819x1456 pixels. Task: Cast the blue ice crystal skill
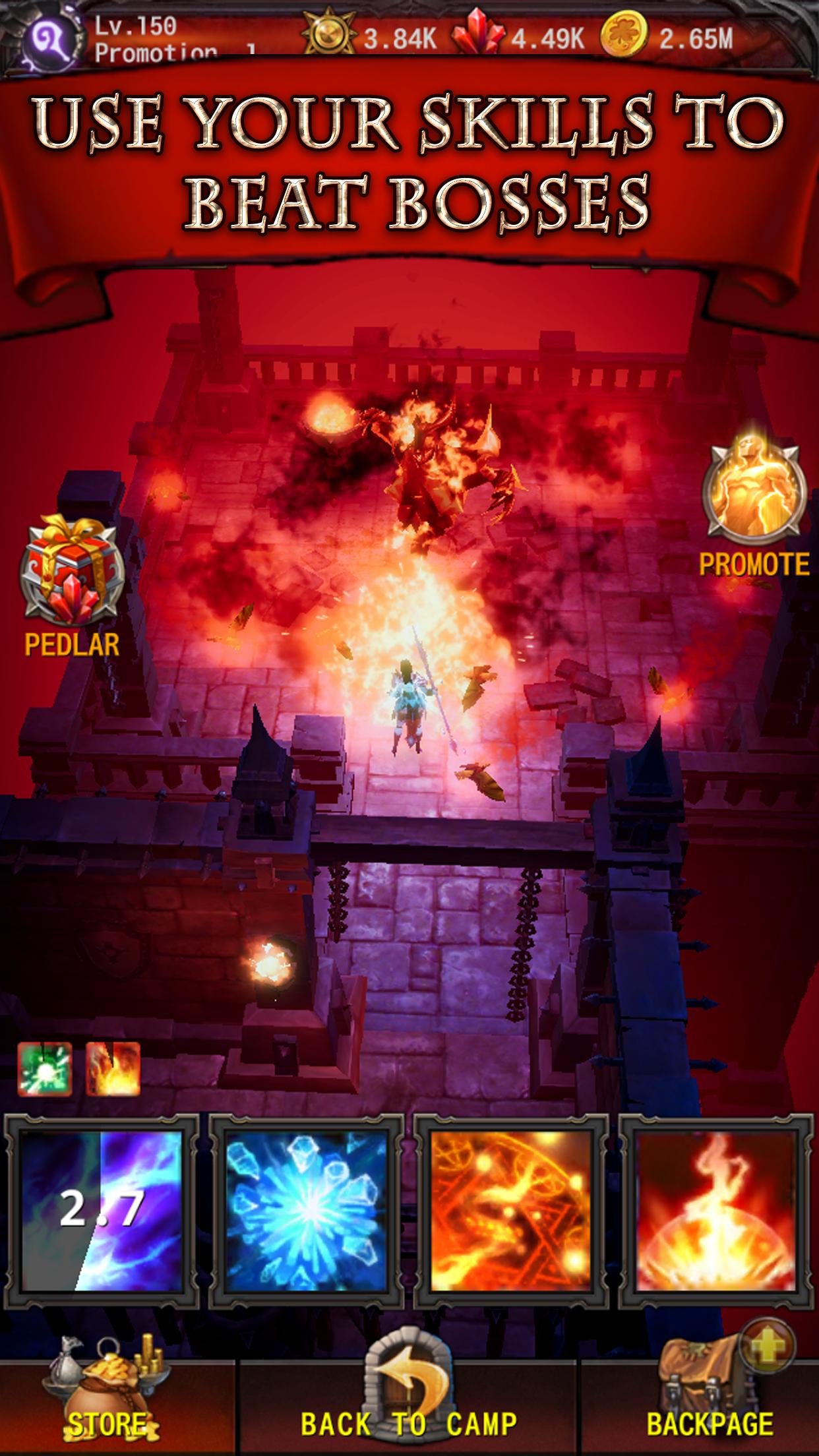coord(307,1211)
